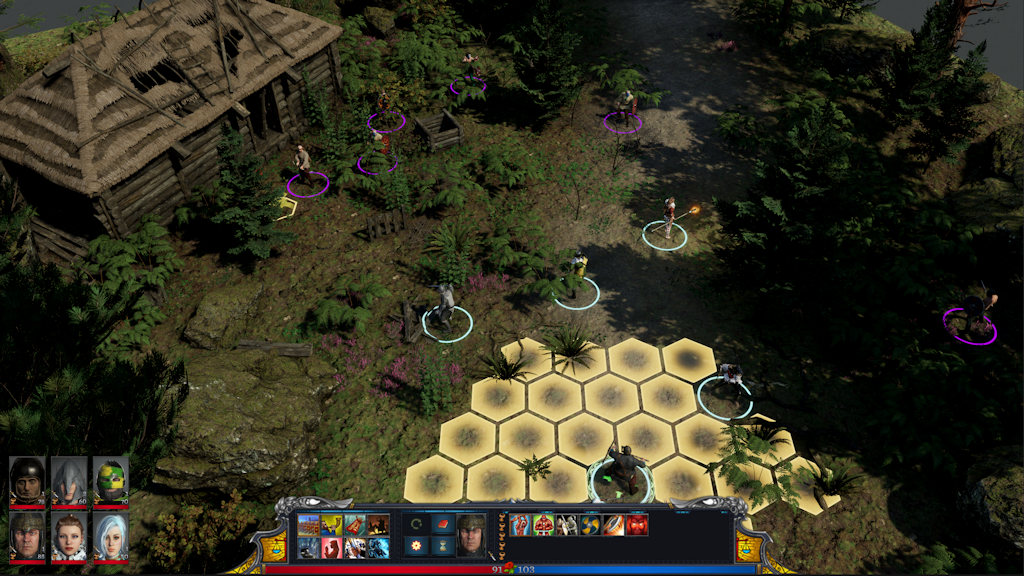Screen dimensions: 1024x576
Task: Select the bronze-helmeted warrior party portrait
Action: pyautogui.click(x=27, y=537)
